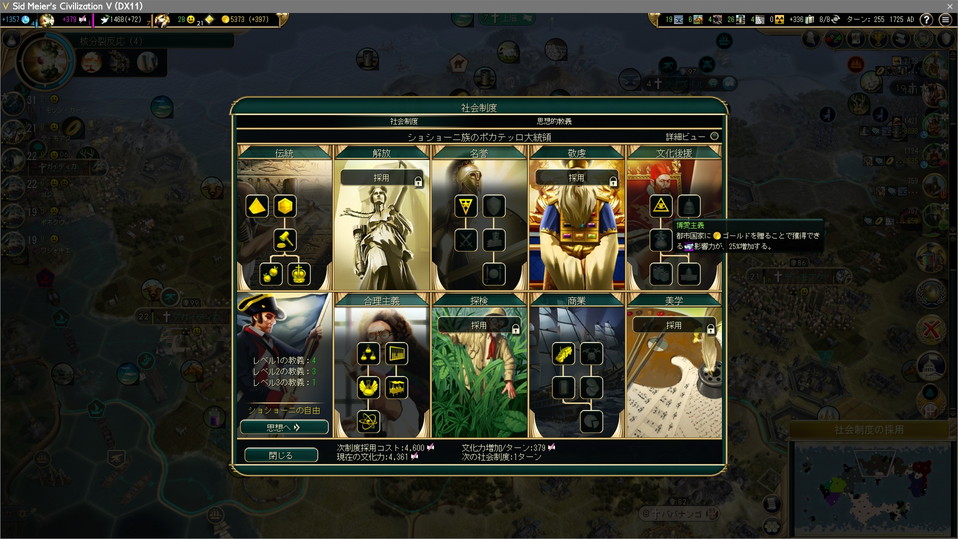This screenshot has width=958, height=539.
Task: Open the main menu hamburger button
Action: coord(945,20)
